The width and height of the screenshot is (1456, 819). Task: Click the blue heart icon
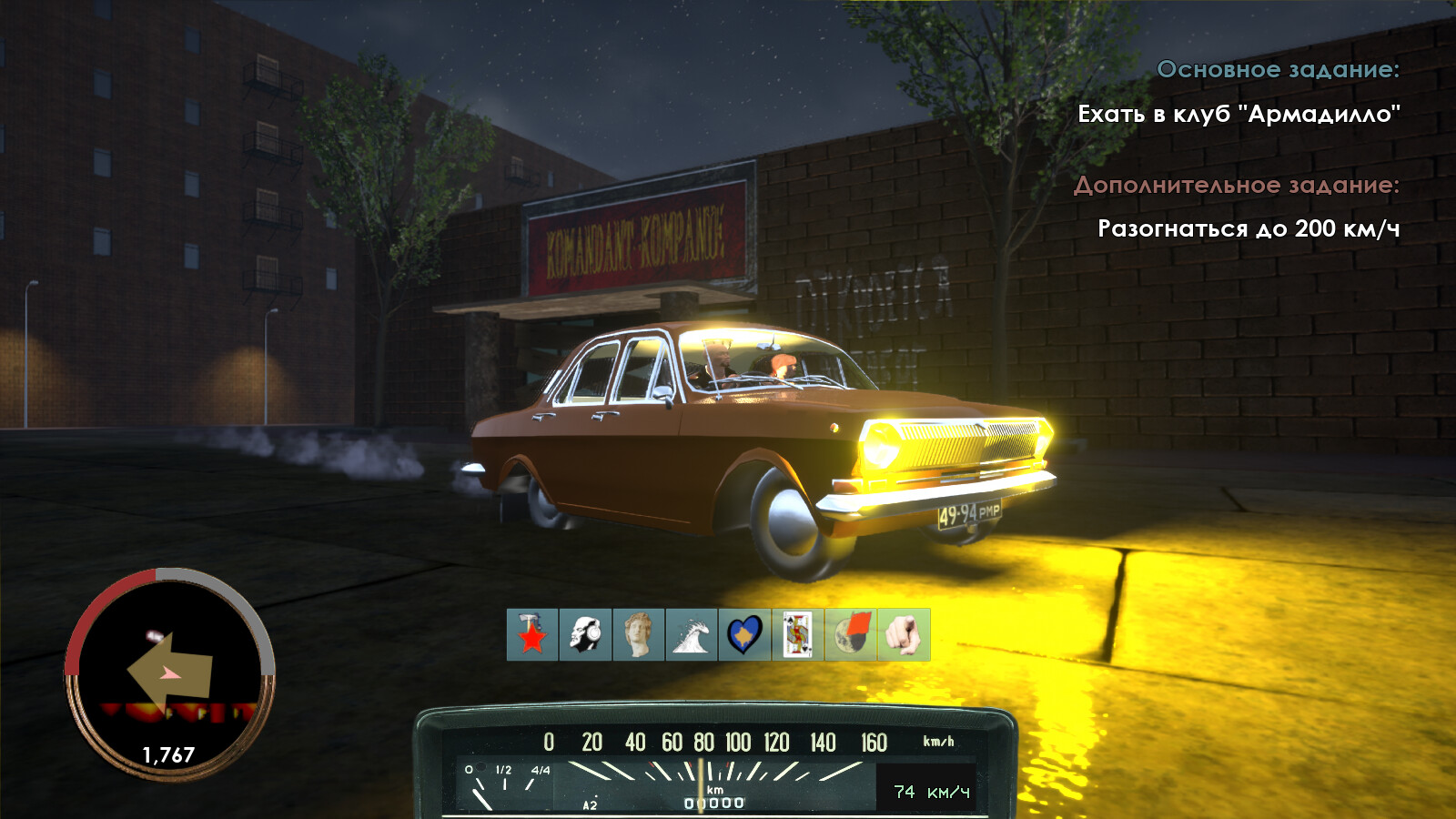pos(744,634)
